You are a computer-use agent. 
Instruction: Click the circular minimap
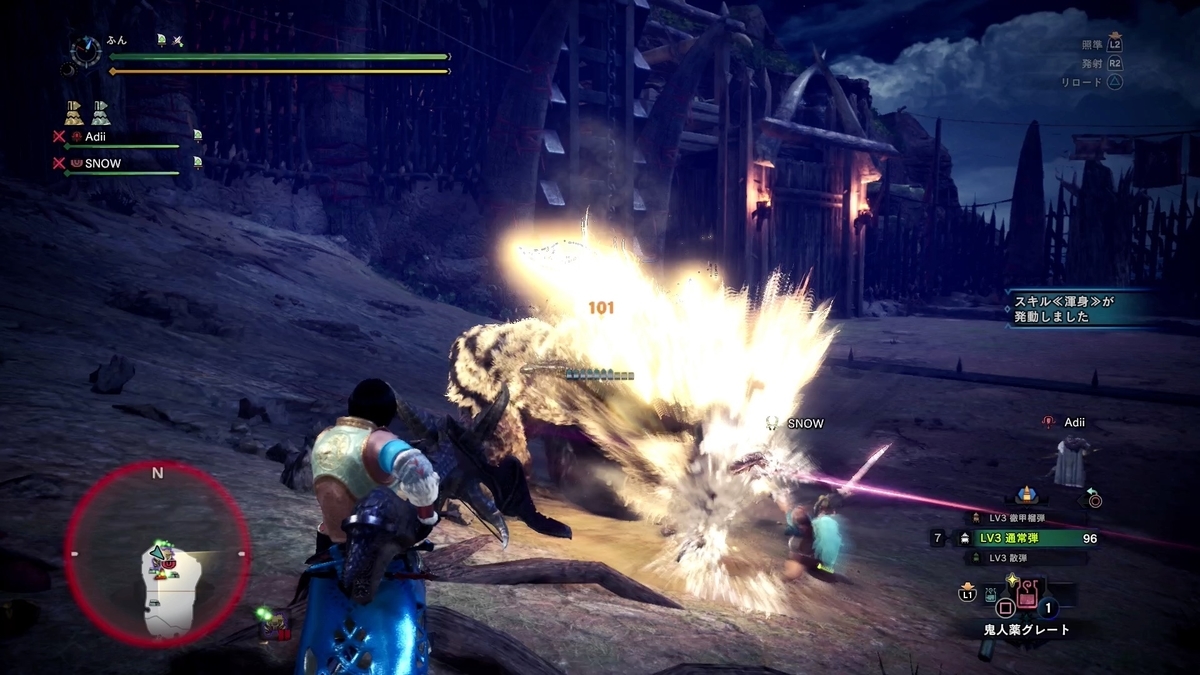coord(158,554)
